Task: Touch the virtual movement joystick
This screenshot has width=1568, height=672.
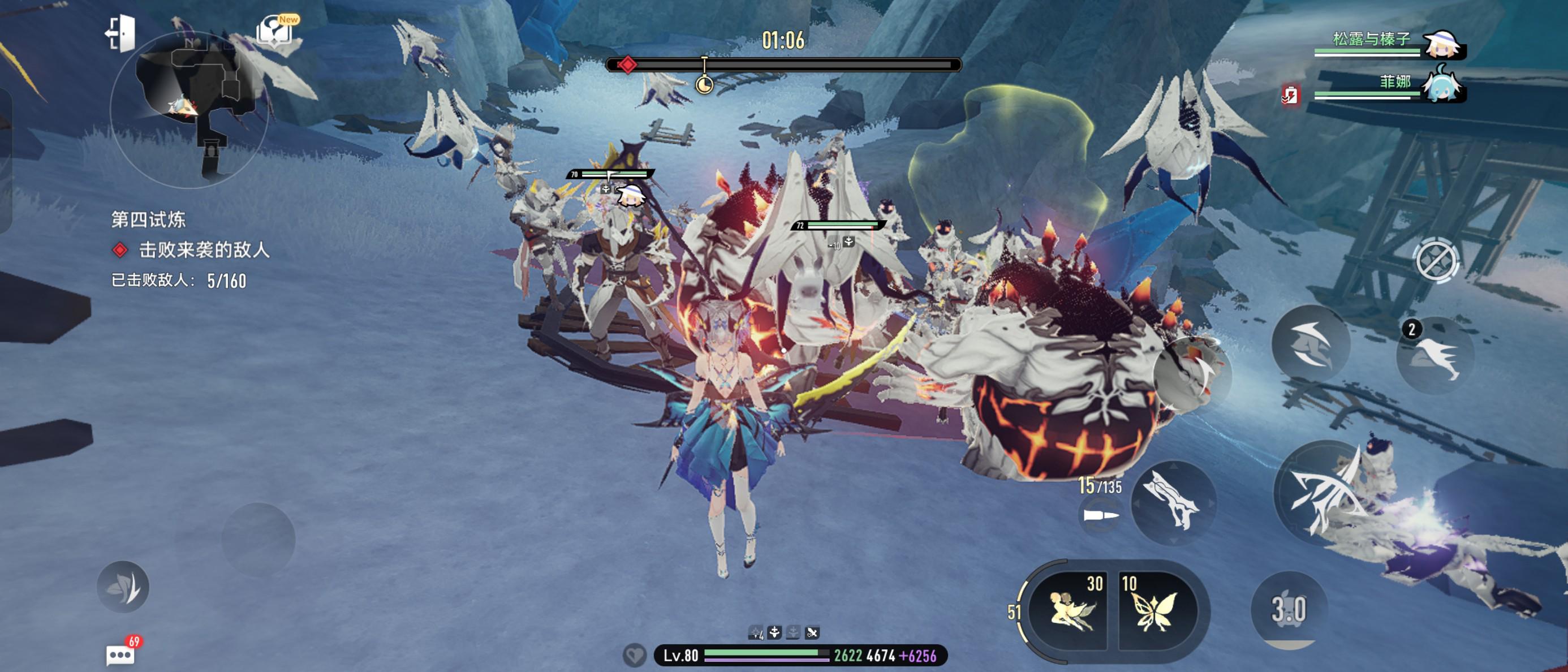Action: (x=258, y=539)
